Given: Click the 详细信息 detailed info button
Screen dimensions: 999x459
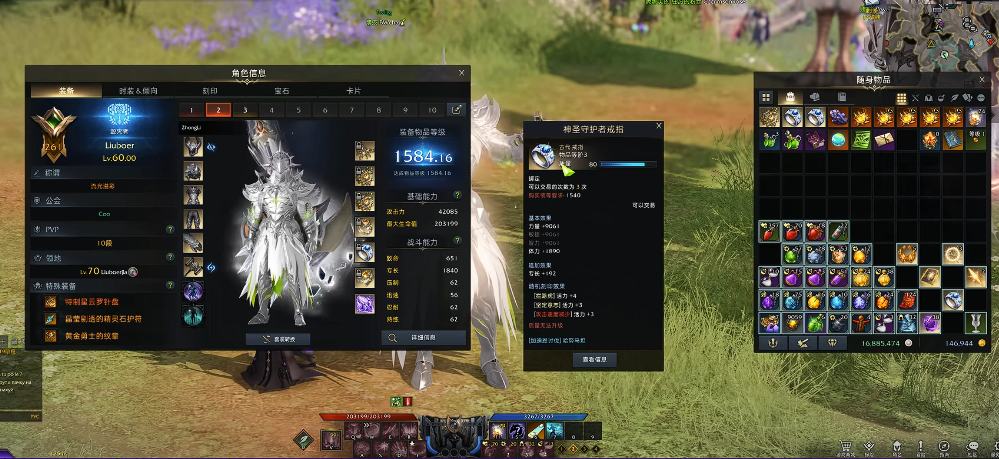Looking at the screenshot, I should pyautogui.click(x=423, y=338).
